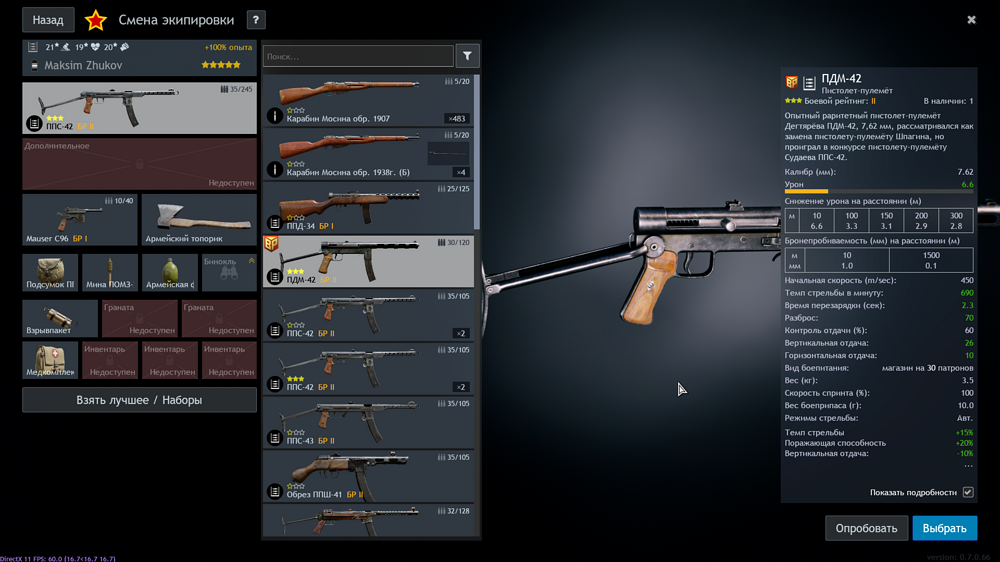Select the Мина ПОМЗ mine slot
This screenshot has width=1000, height=562.
coord(110,273)
